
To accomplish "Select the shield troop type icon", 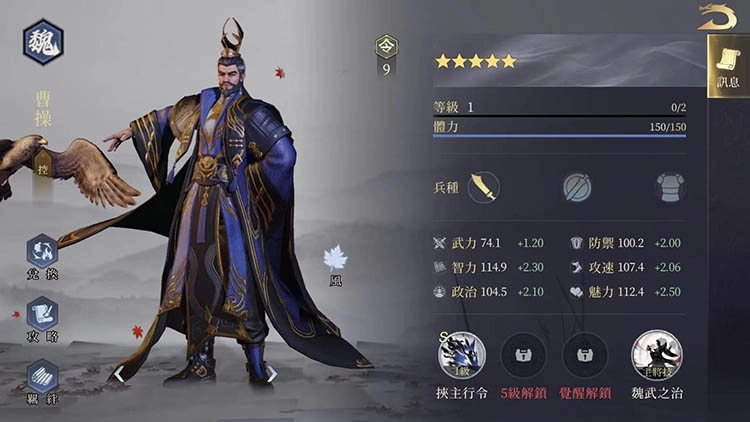I will coord(576,187).
